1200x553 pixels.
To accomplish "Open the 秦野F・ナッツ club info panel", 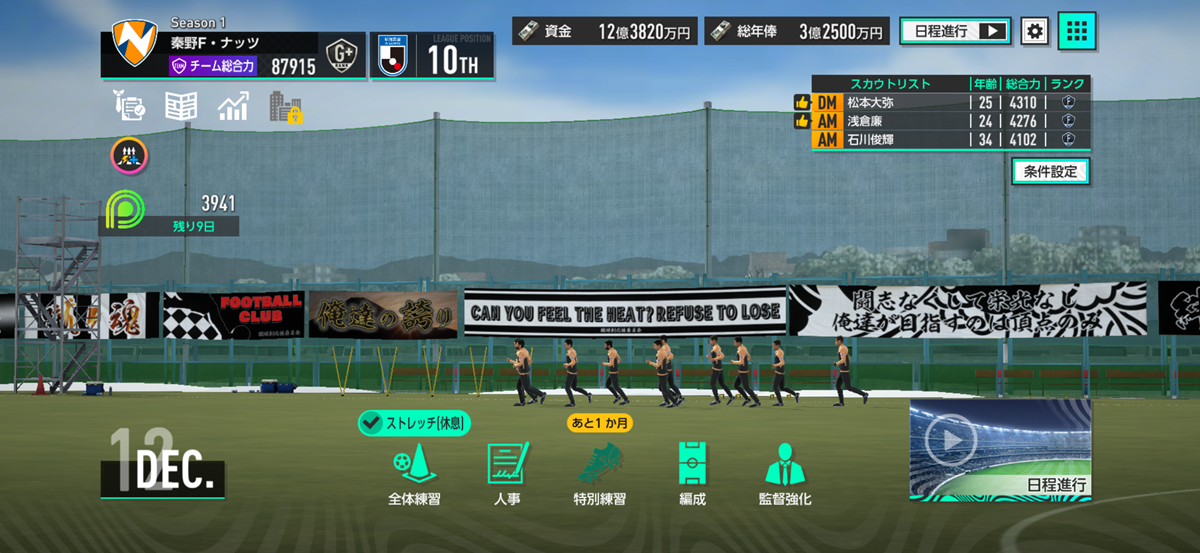I will [x=215, y=54].
